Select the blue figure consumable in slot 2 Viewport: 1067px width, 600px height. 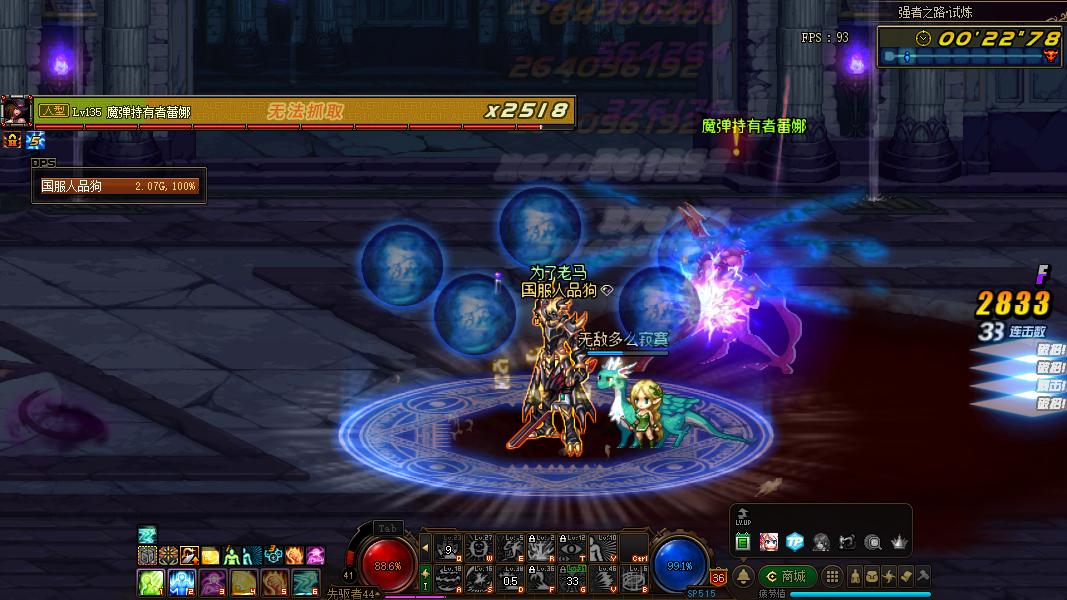pyautogui.click(x=181, y=582)
